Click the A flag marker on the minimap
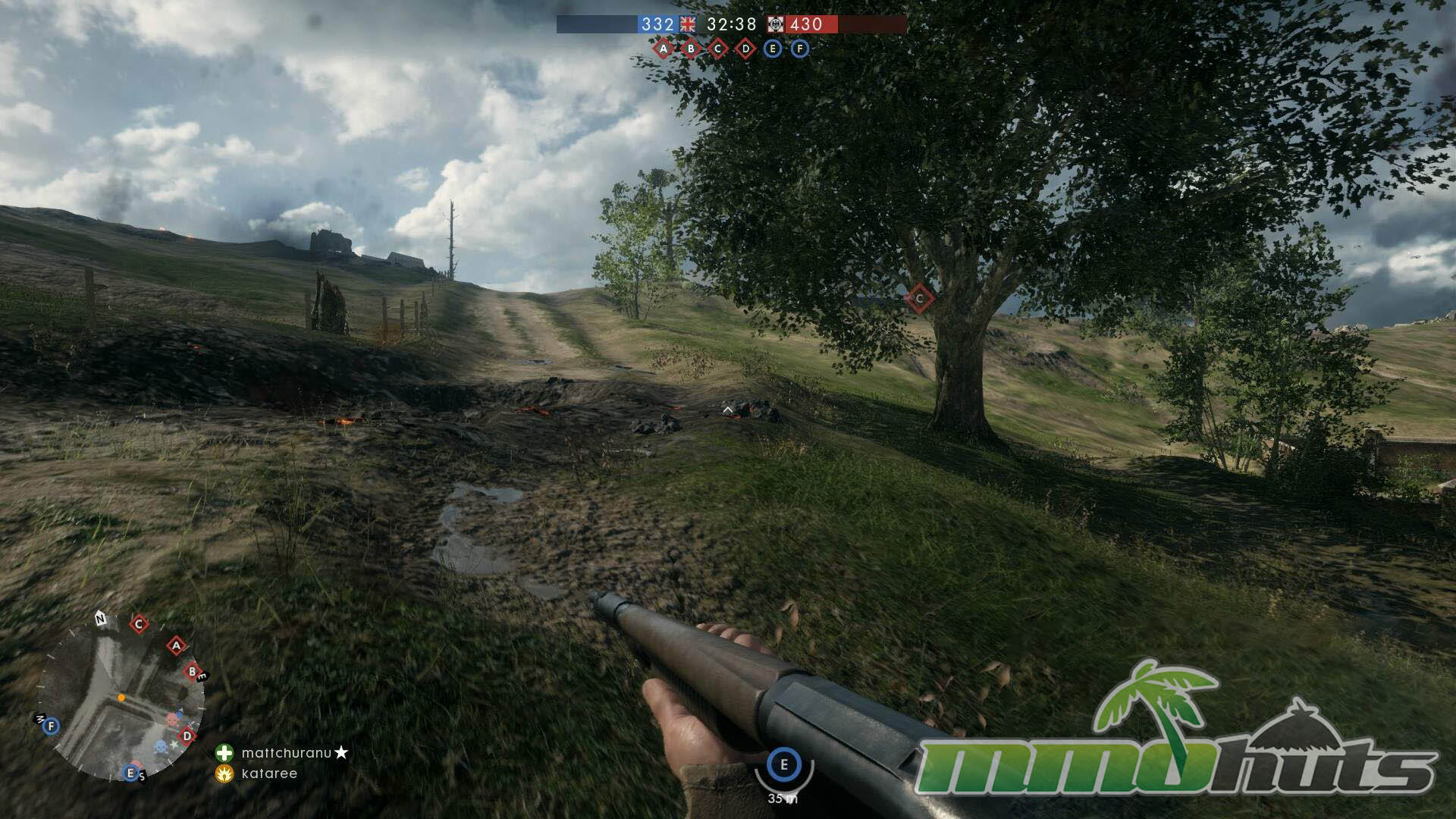 click(177, 646)
